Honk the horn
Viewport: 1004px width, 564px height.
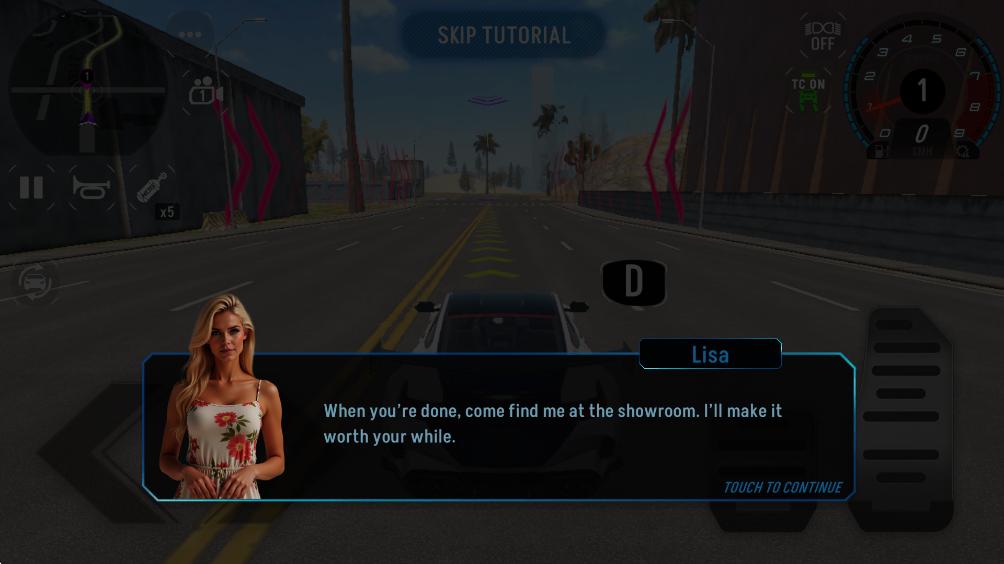coord(90,187)
